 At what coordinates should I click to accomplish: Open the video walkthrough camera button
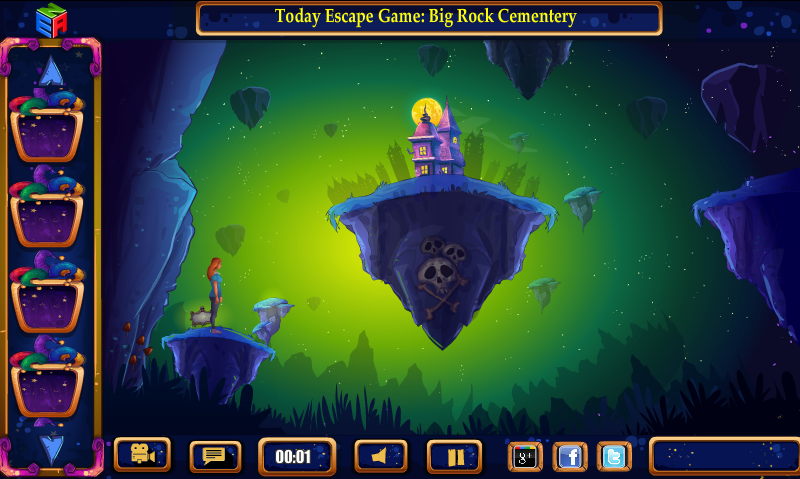pyautogui.click(x=142, y=455)
